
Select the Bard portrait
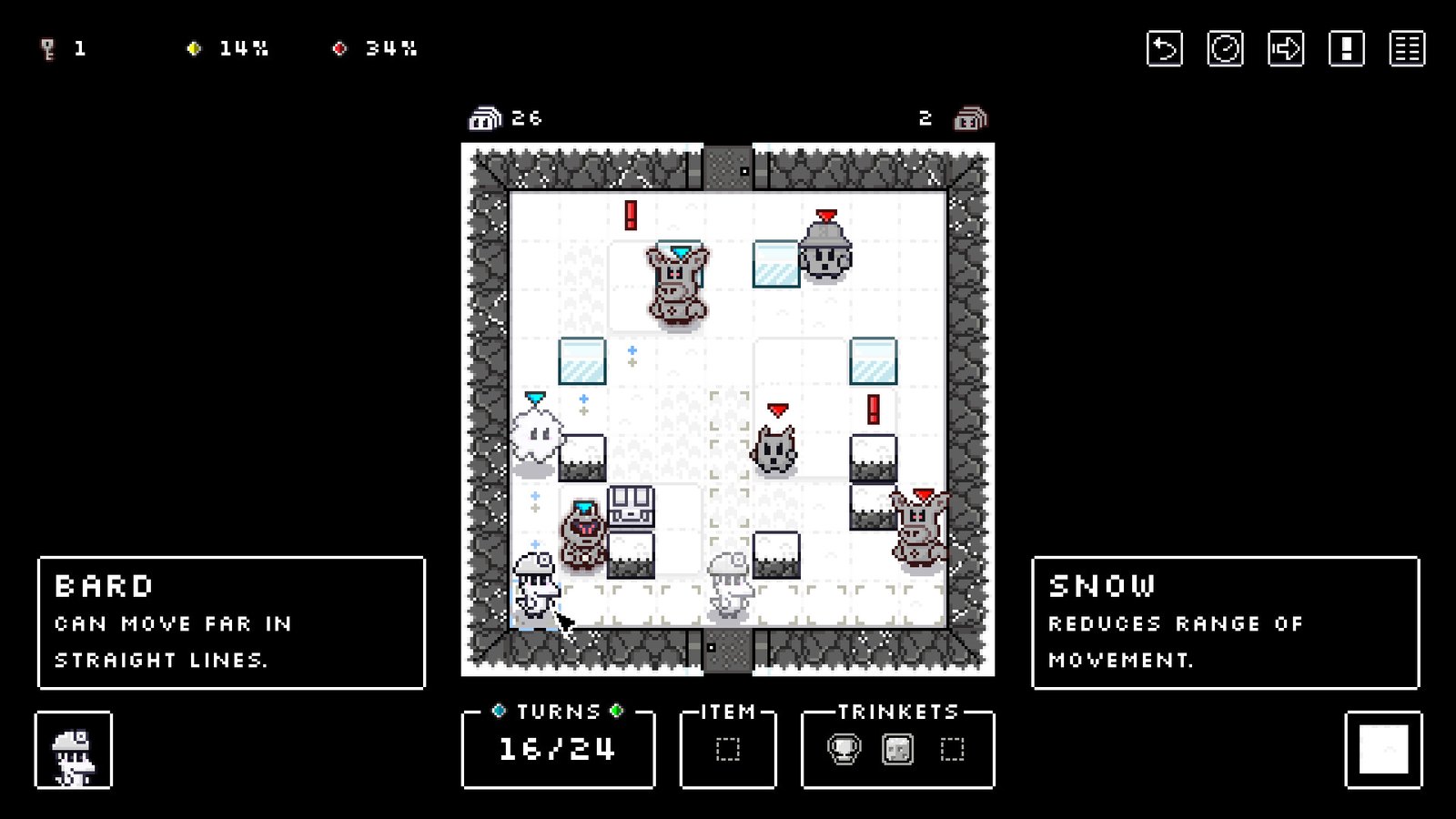tap(74, 751)
